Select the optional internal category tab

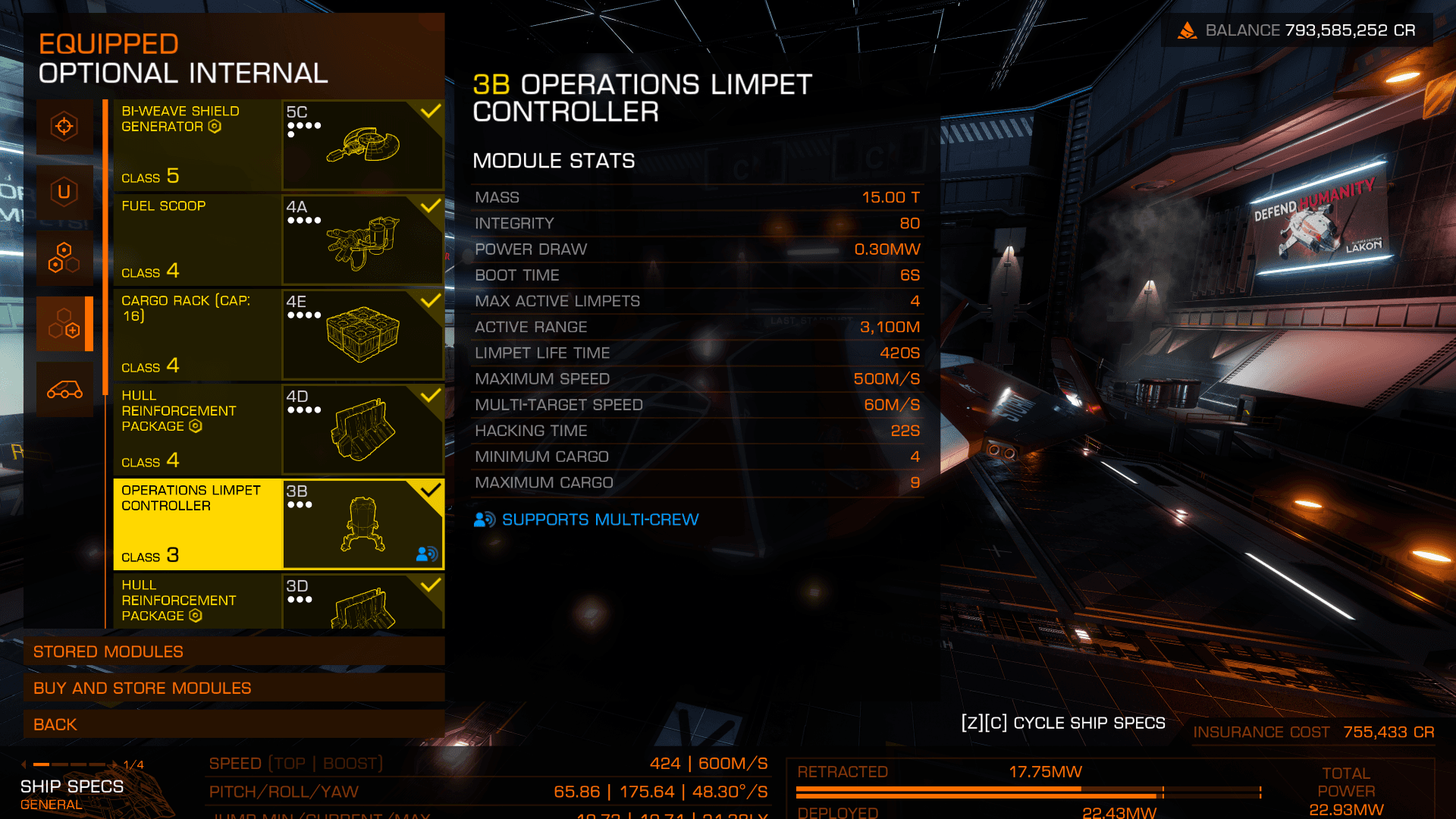click(x=64, y=324)
